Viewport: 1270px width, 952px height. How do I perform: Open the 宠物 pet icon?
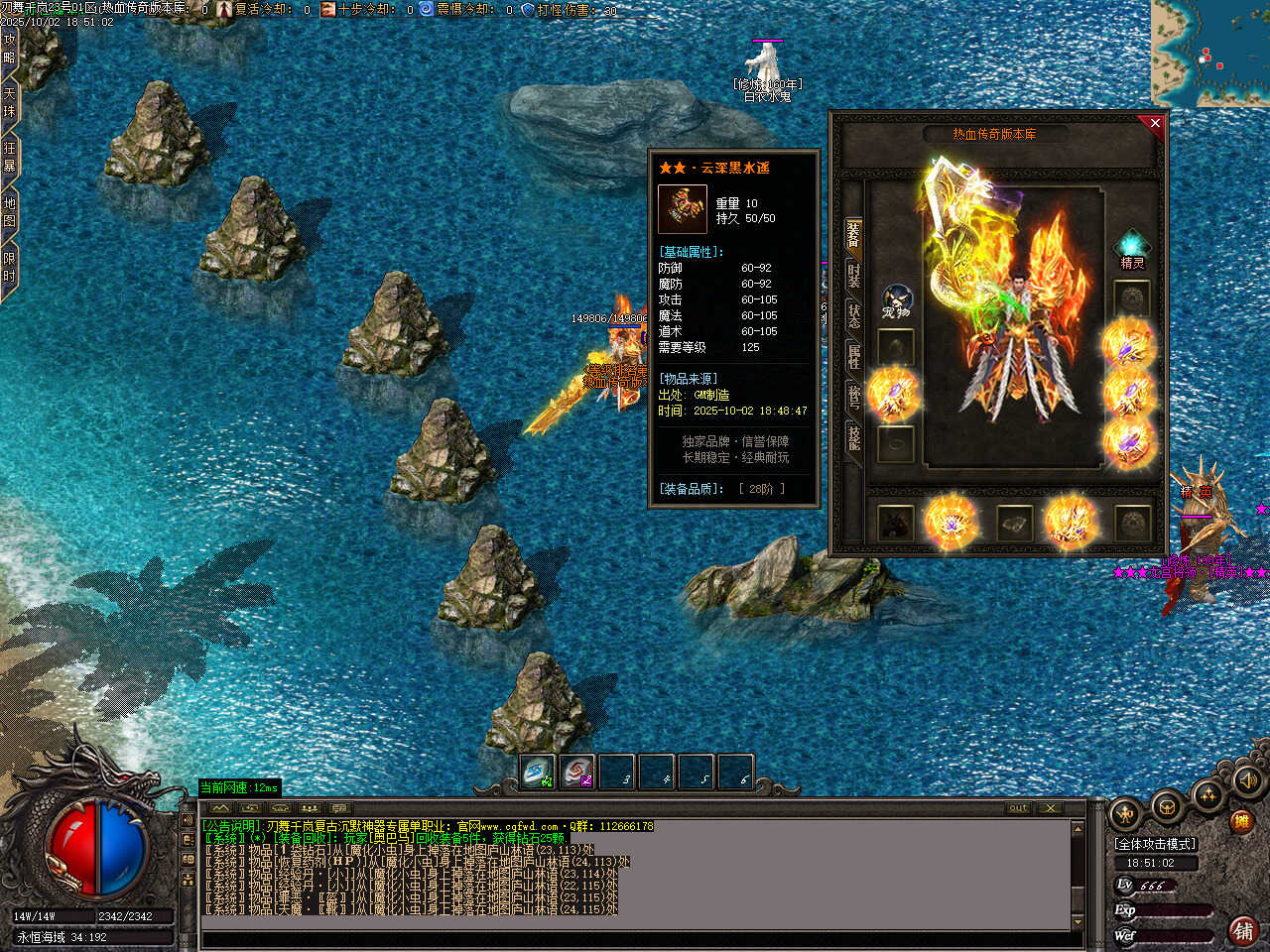896,299
